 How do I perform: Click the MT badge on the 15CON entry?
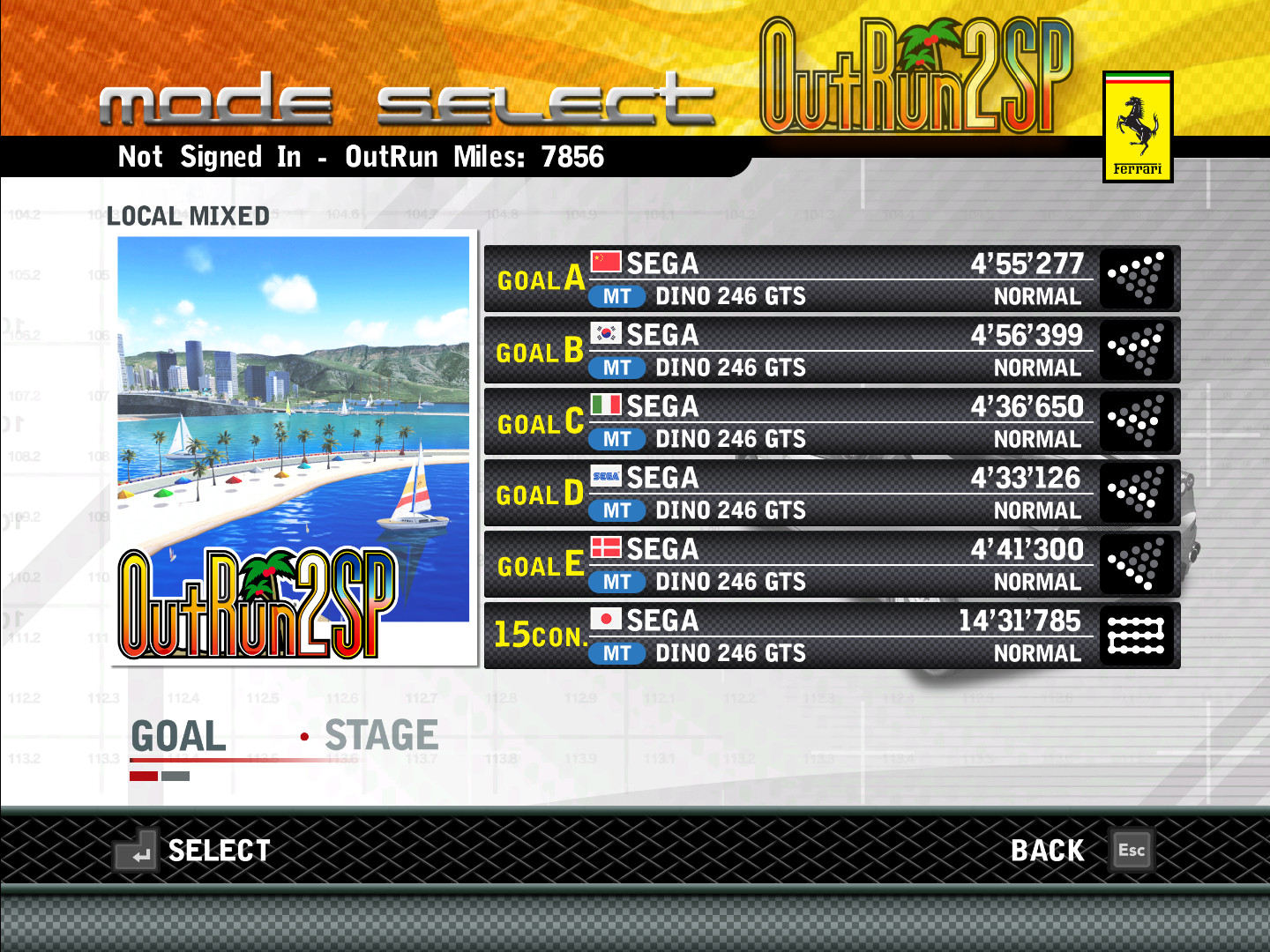pos(618,653)
